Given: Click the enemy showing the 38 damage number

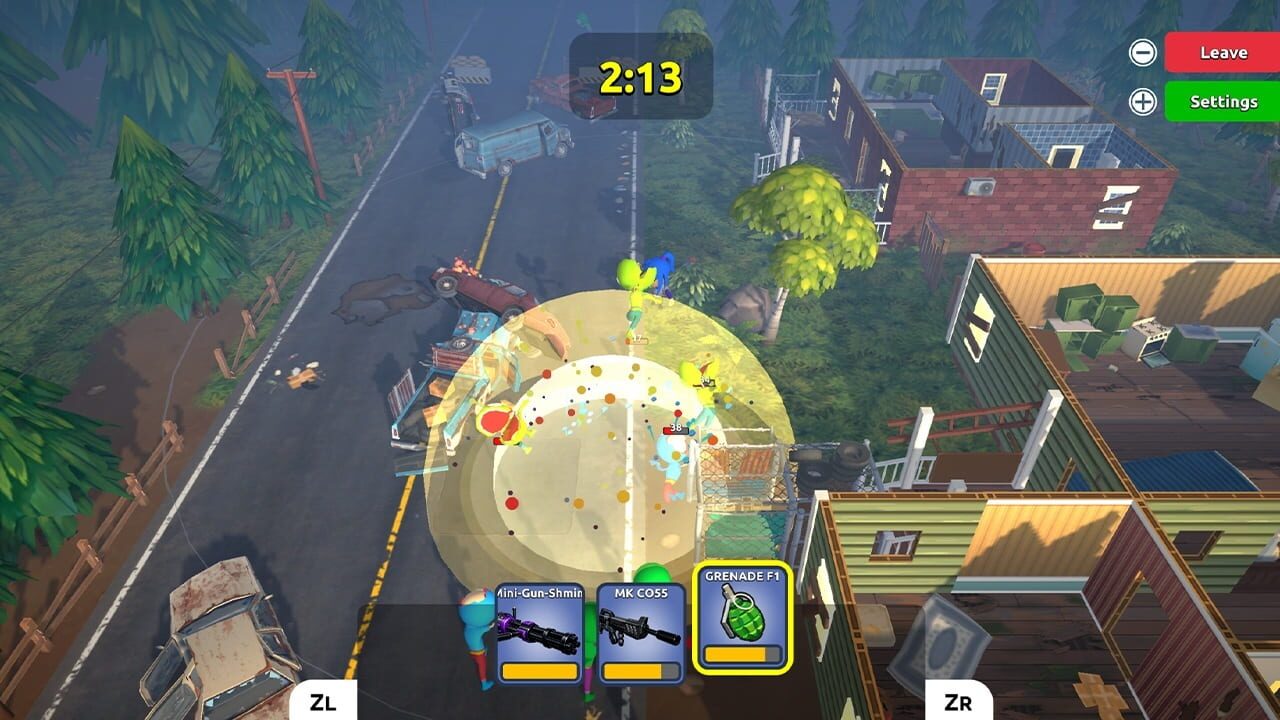Looking at the screenshot, I should pyautogui.click(x=673, y=445).
